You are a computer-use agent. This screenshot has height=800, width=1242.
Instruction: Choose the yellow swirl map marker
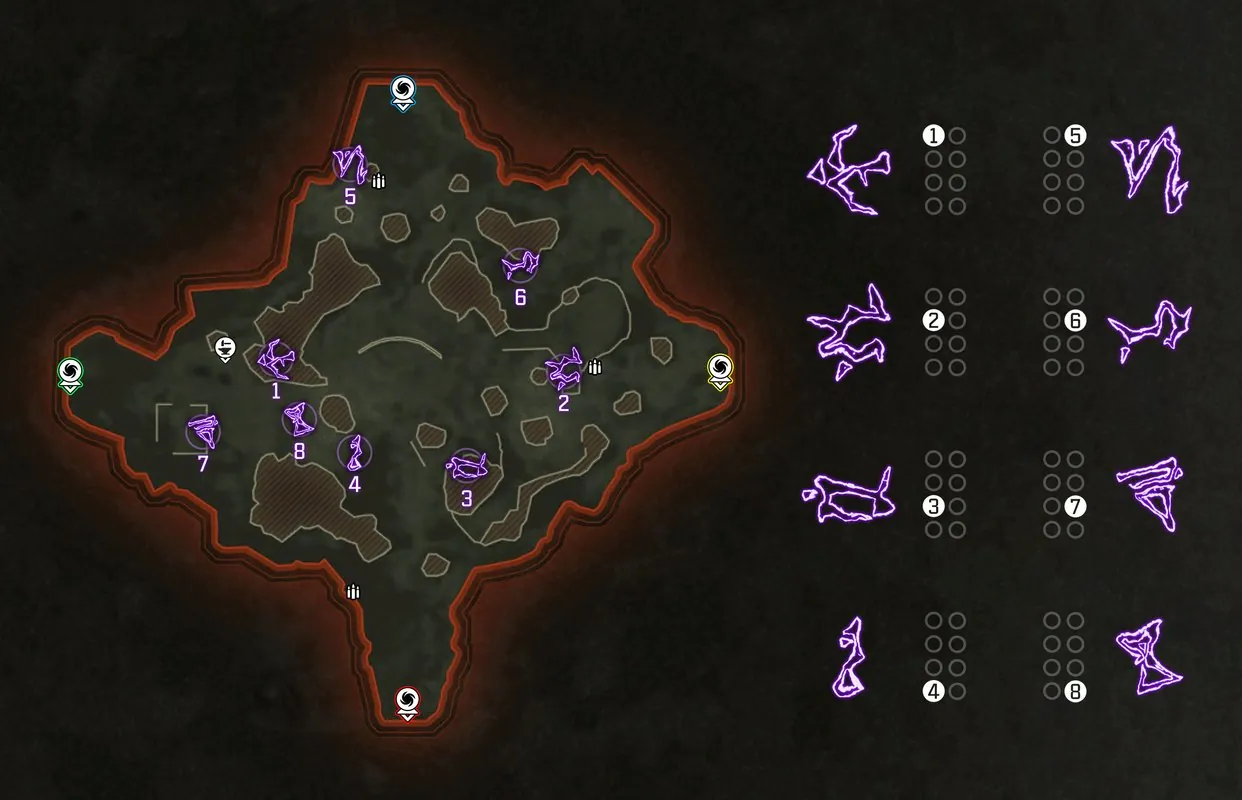pos(720,368)
